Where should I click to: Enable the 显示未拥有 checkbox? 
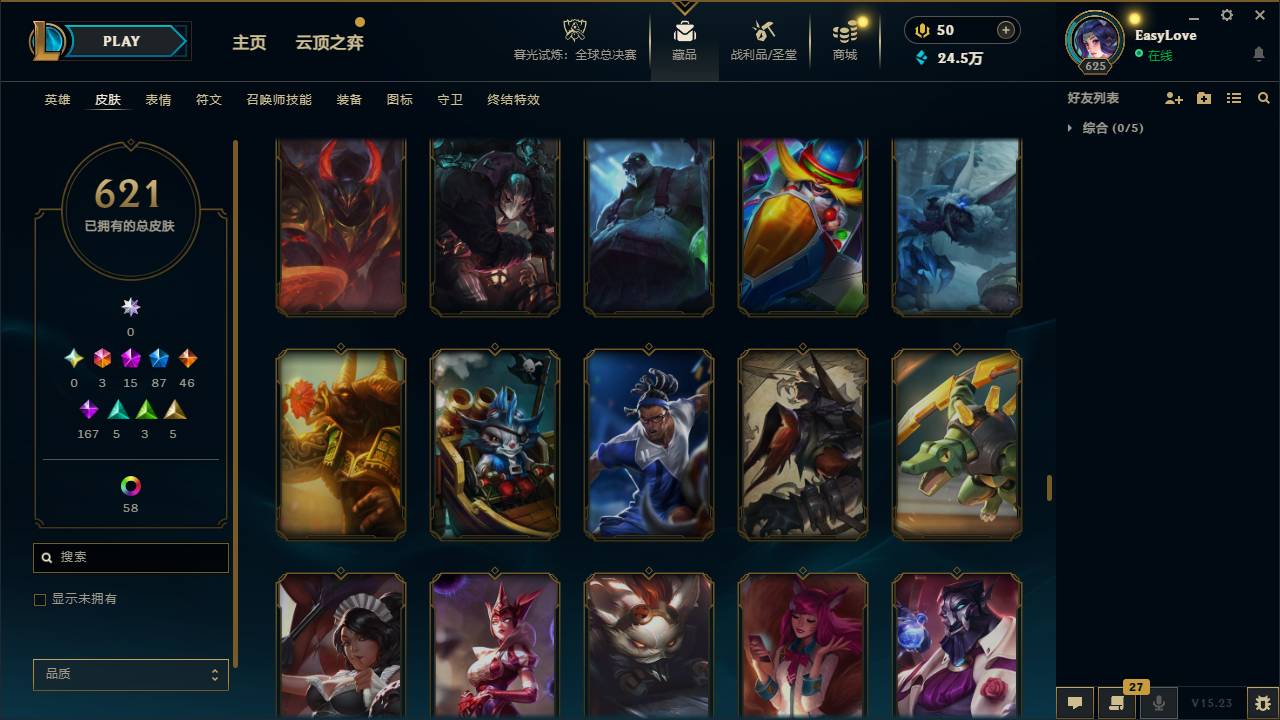40,599
